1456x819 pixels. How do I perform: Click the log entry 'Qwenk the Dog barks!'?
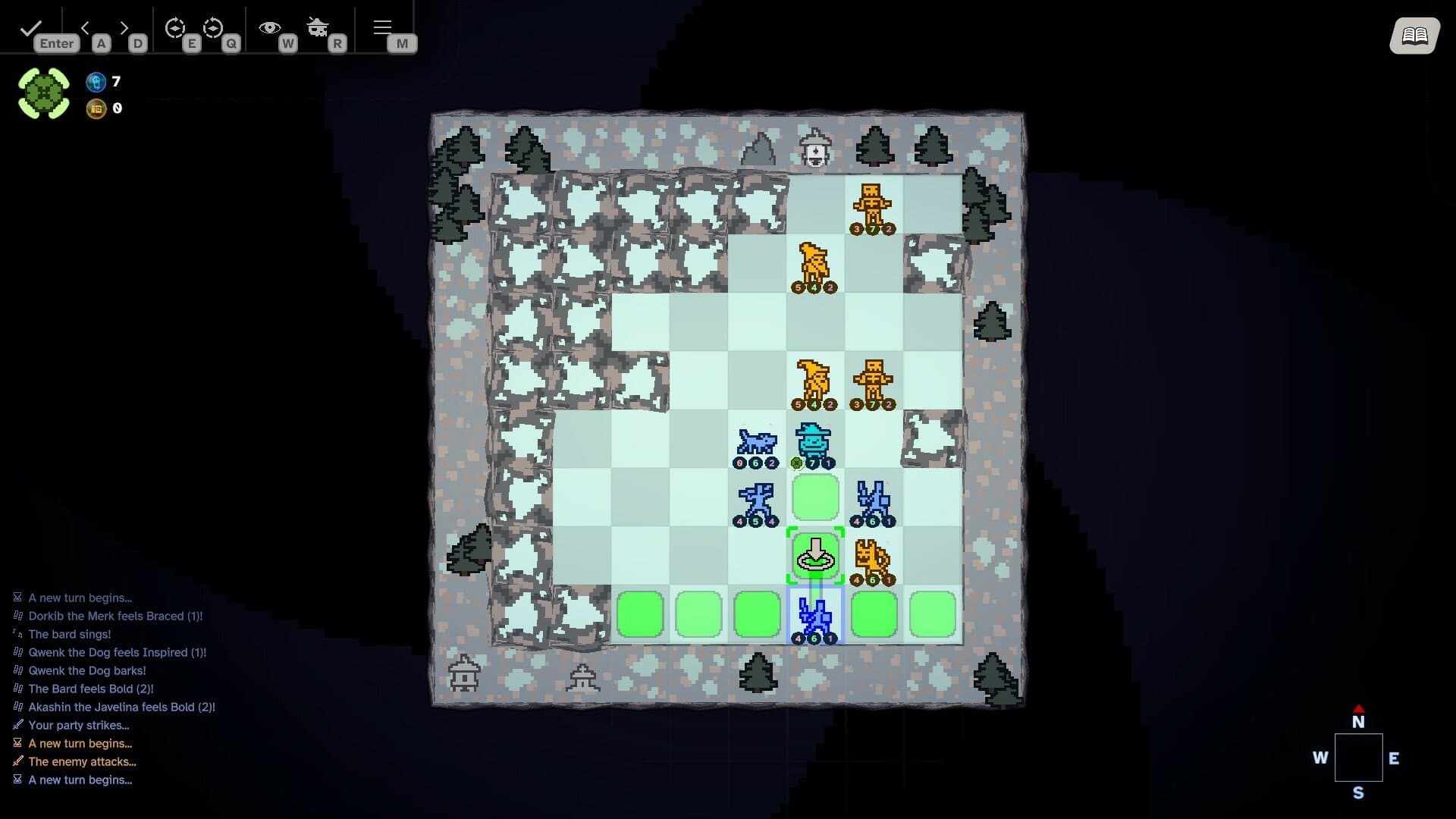coord(86,670)
